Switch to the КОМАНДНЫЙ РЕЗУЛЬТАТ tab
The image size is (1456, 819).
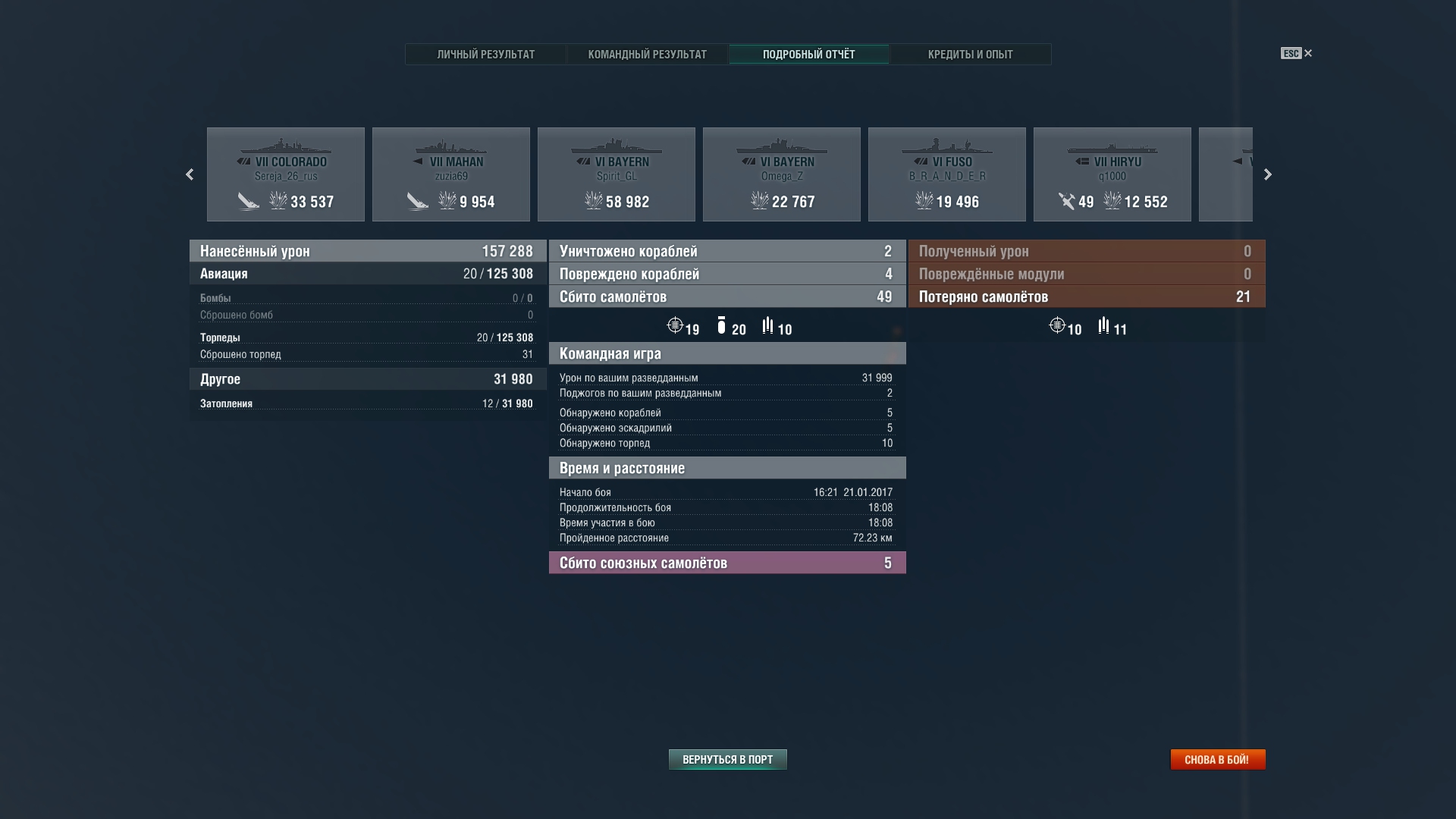pyautogui.click(x=646, y=54)
